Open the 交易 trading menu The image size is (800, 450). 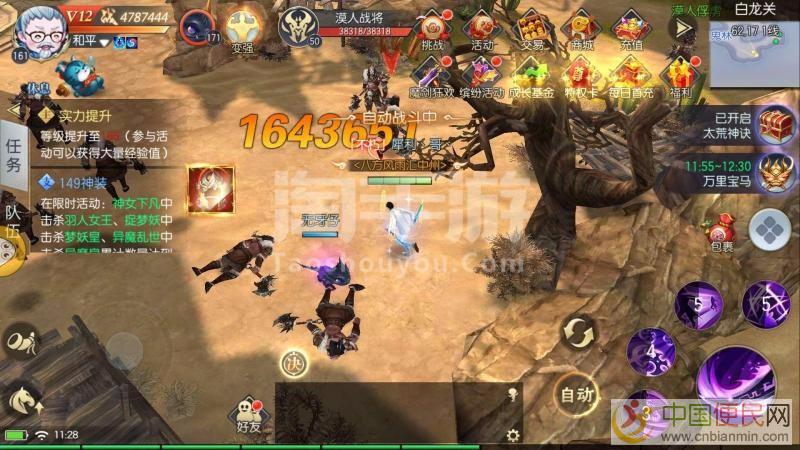point(531,28)
